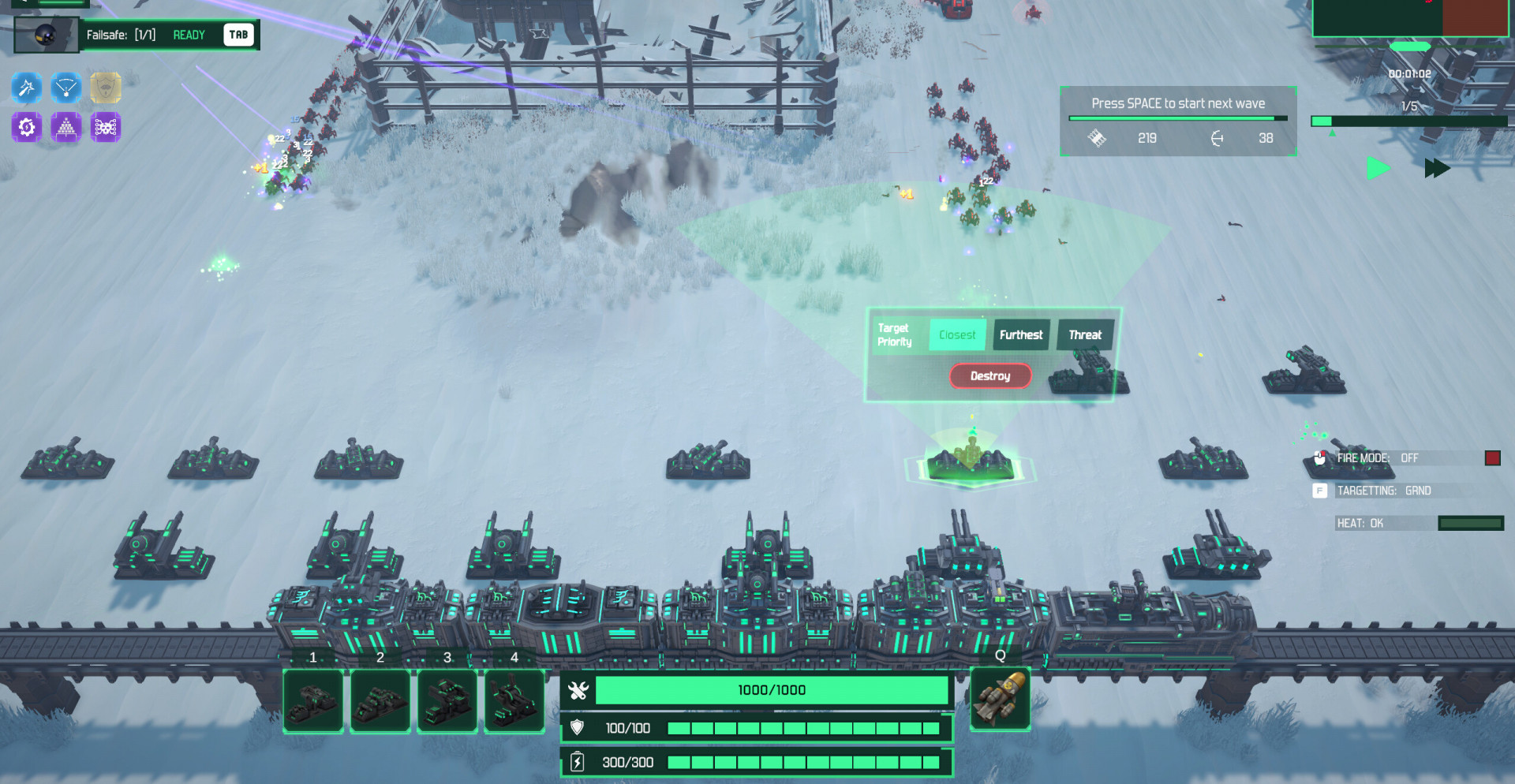Select the blue parachute drop perk icon

click(66, 88)
